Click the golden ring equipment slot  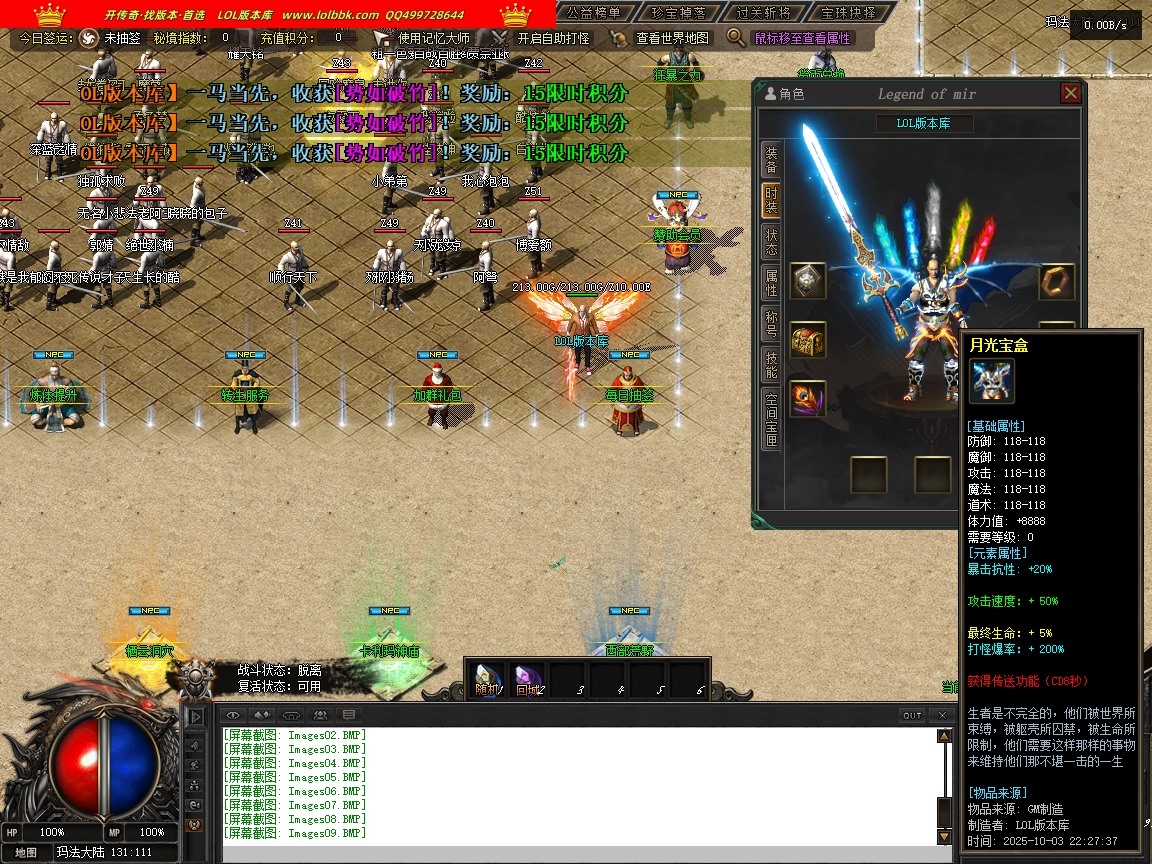pyautogui.click(x=1057, y=282)
